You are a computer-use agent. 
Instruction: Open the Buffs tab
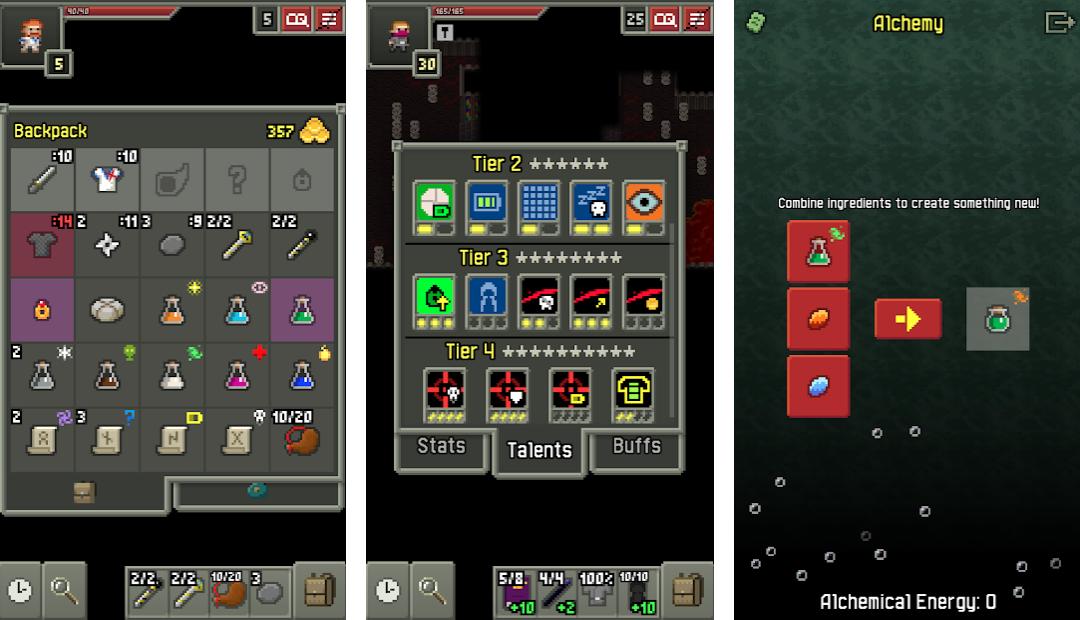point(636,447)
